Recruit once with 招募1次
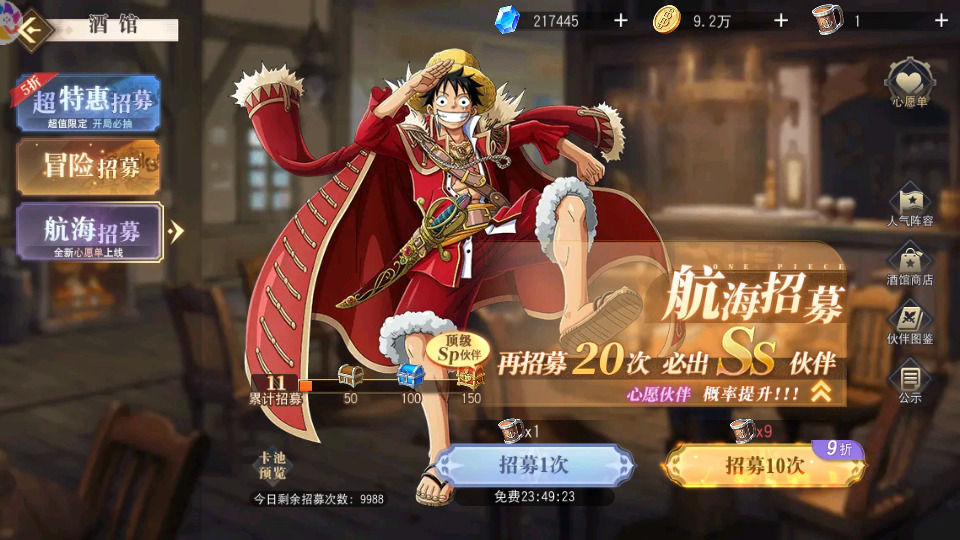The width and height of the screenshot is (960, 540). click(534, 465)
